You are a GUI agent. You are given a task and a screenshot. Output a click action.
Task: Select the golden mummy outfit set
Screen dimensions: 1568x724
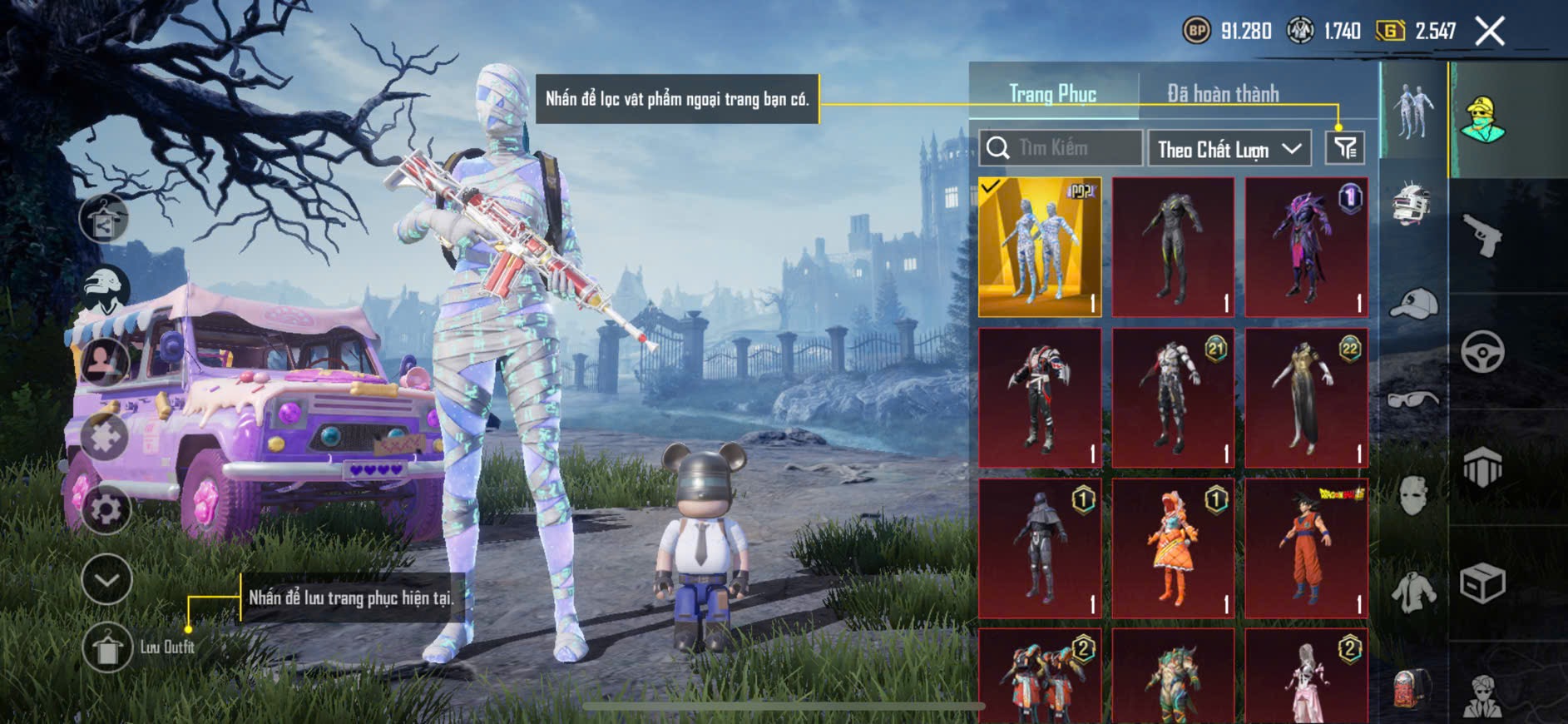click(1039, 247)
